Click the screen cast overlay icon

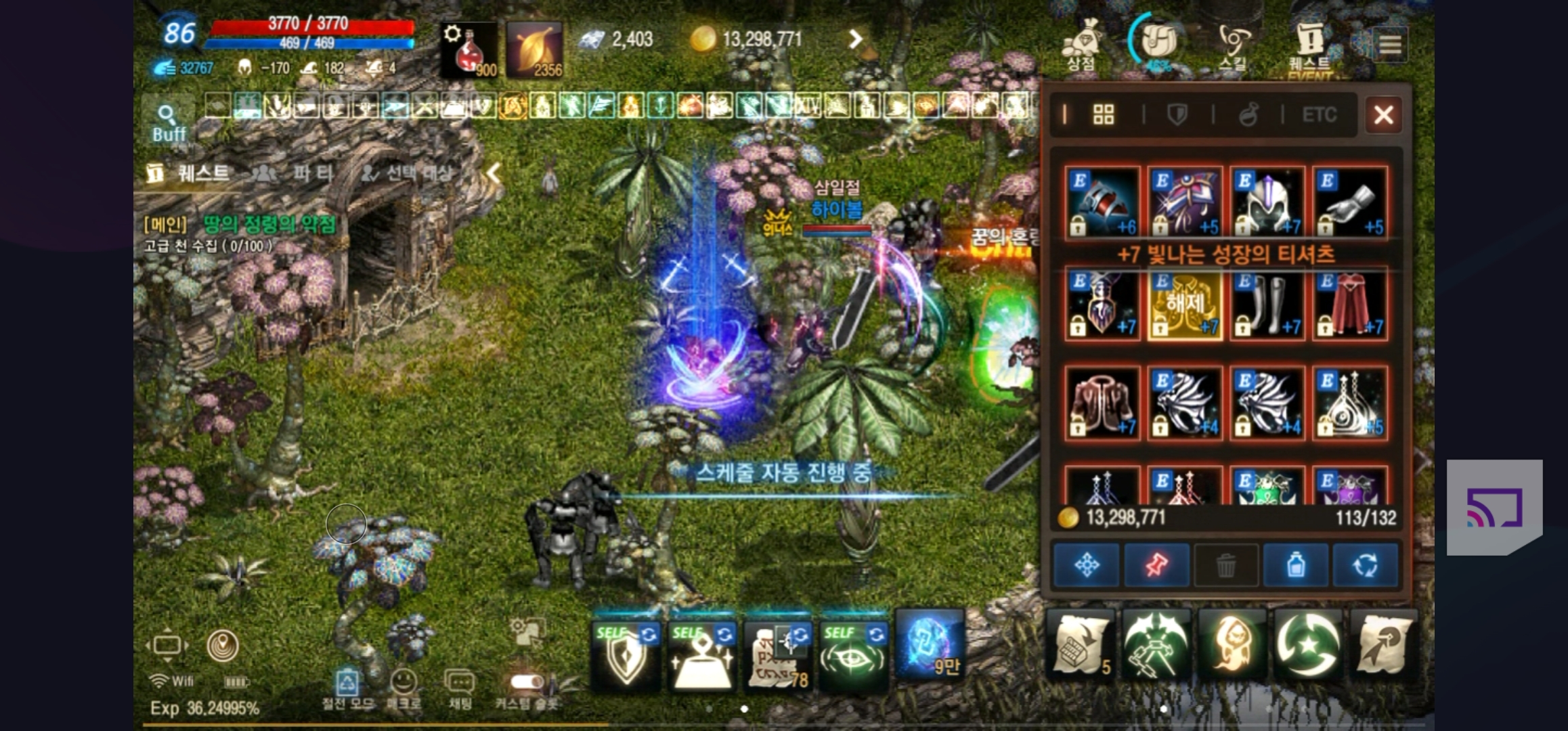pyautogui.click(x=1494, y=508)
